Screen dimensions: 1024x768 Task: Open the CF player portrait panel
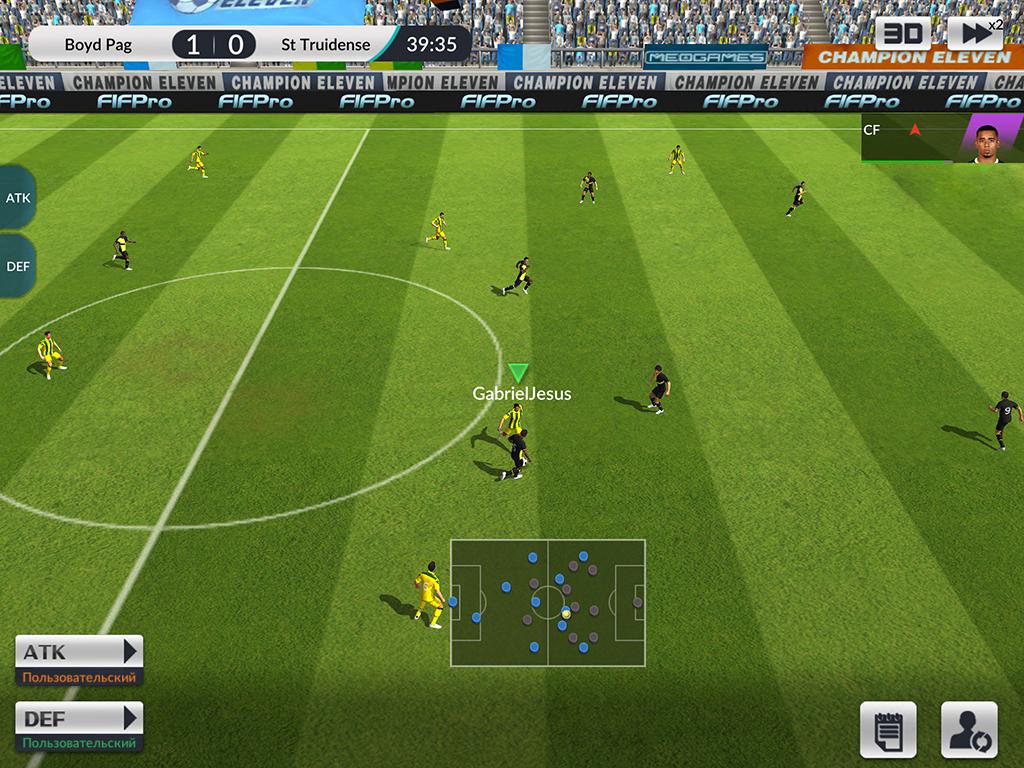(941, 138)
